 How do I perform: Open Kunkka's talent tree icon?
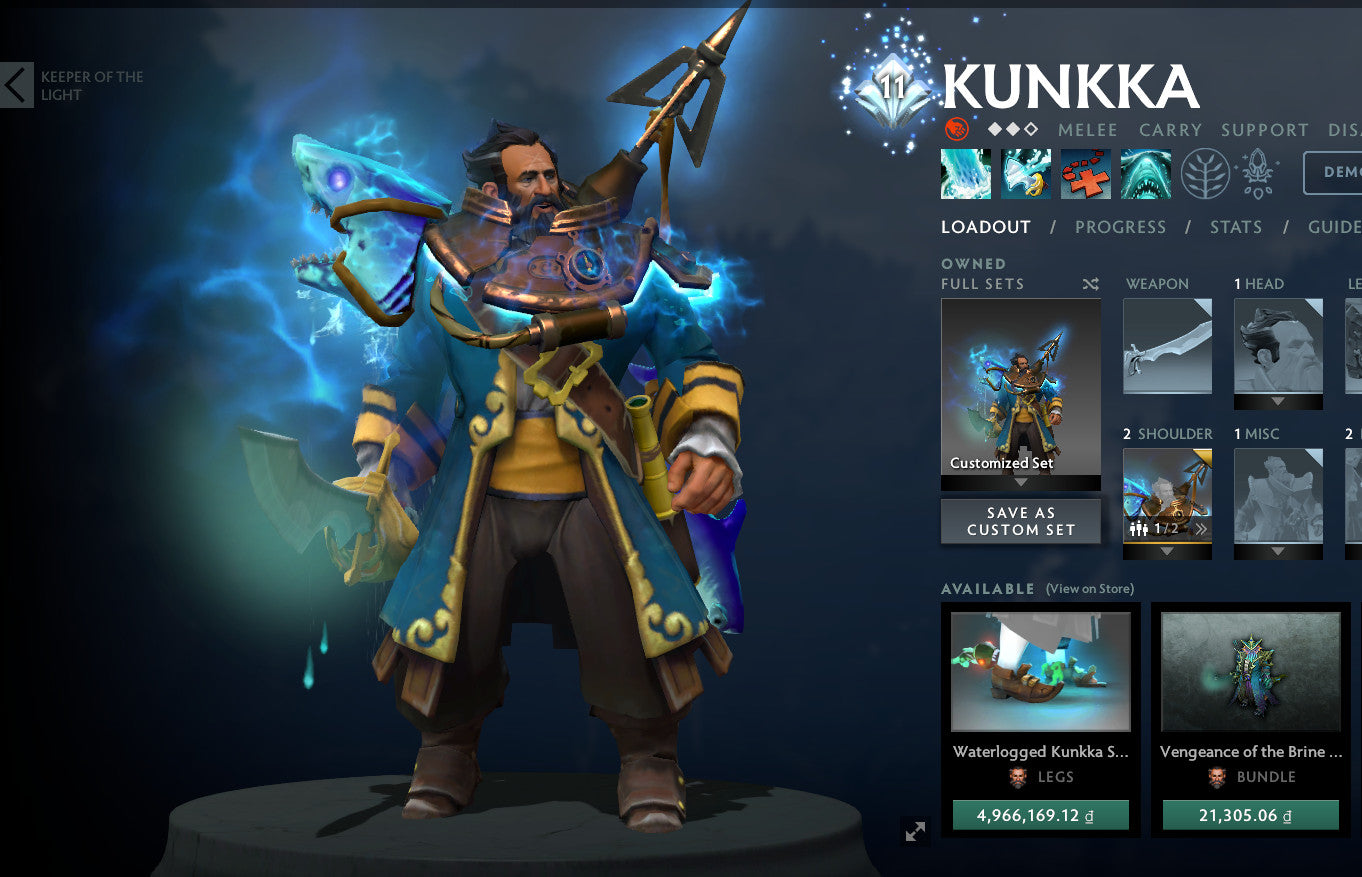point(1205,173)
